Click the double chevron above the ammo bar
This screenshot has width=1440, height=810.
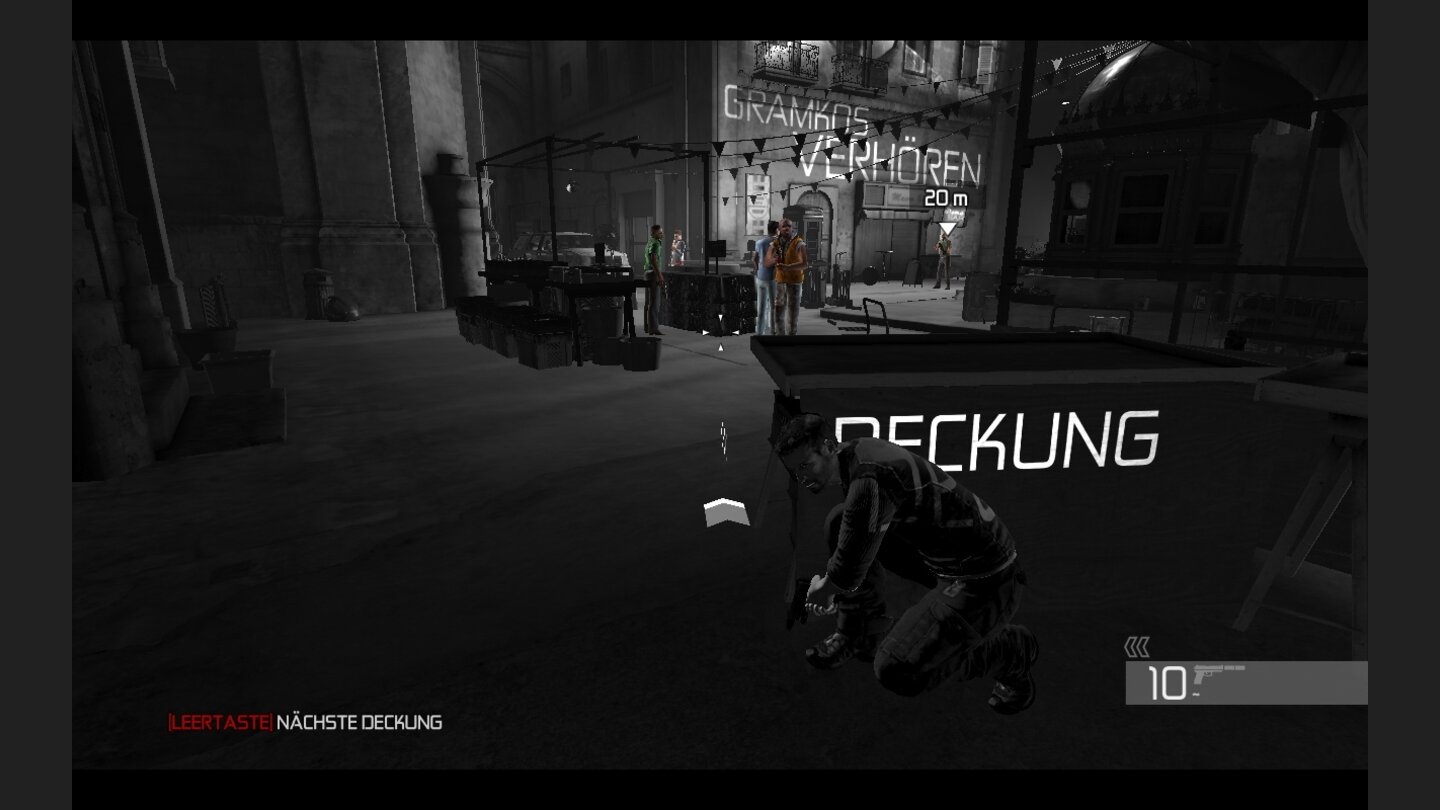point(1137,647)
